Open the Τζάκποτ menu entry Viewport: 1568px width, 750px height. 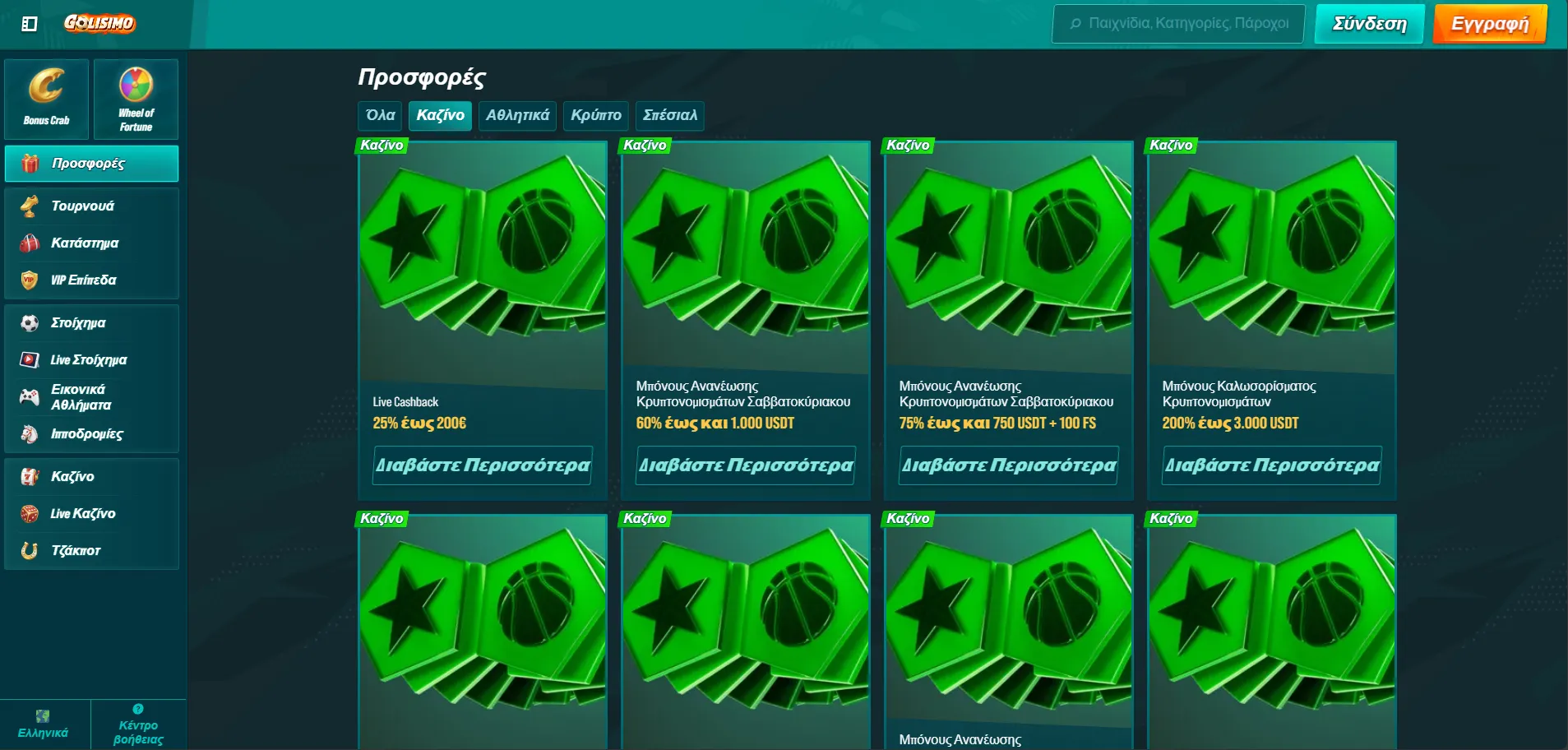[x=76, y=551]
